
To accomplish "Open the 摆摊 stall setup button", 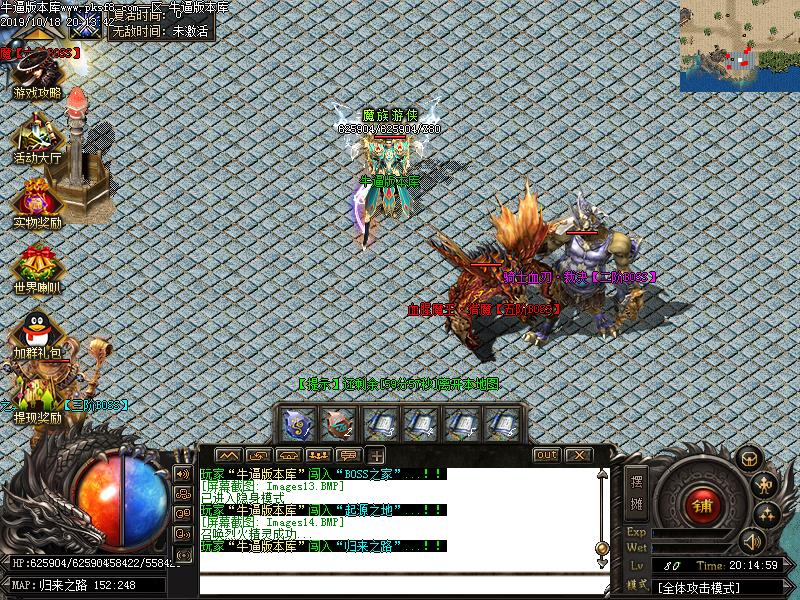I will pyautogui.click(x=636, y=488).
